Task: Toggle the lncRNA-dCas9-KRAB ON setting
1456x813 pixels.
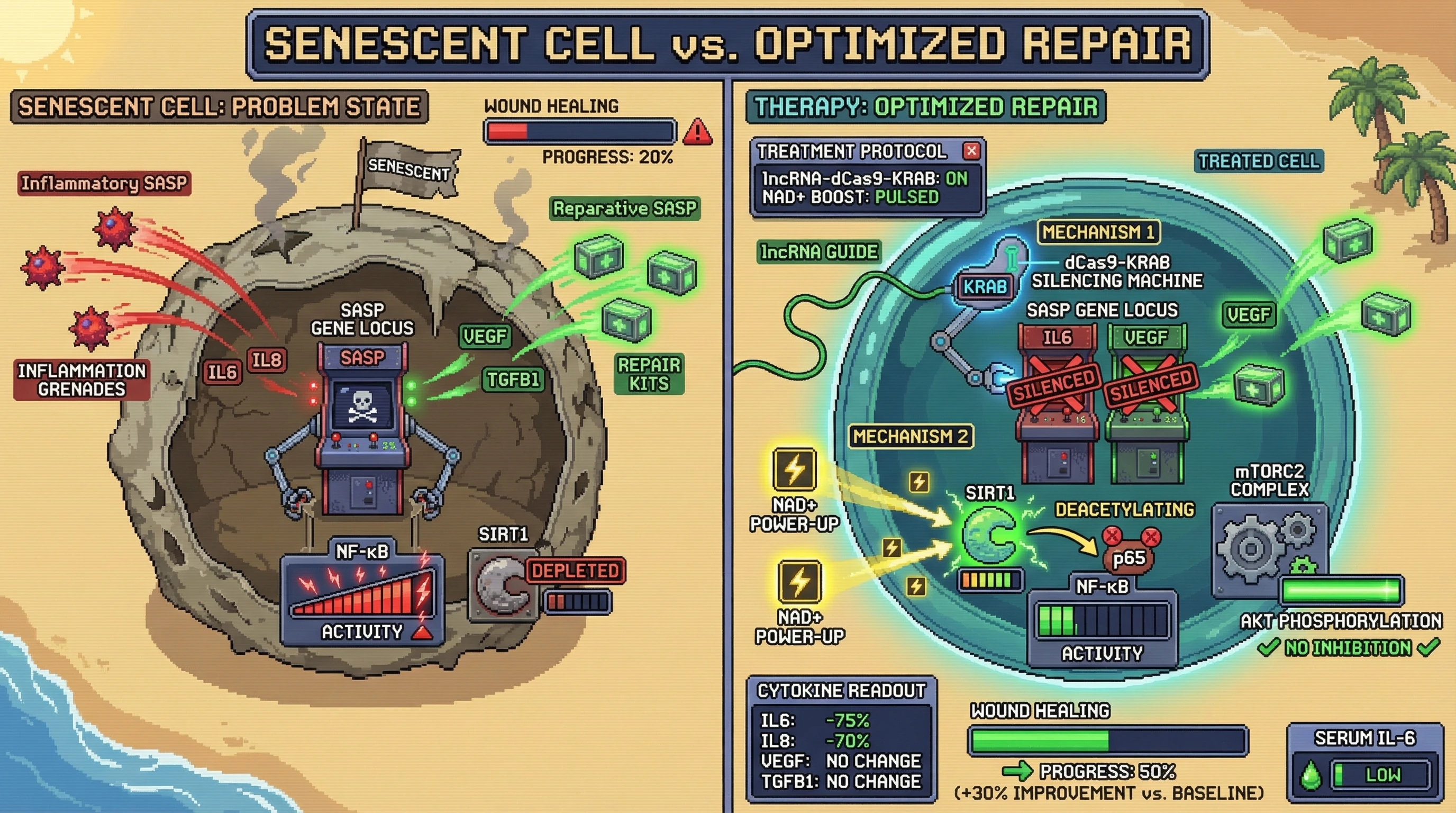Action: 957,179
